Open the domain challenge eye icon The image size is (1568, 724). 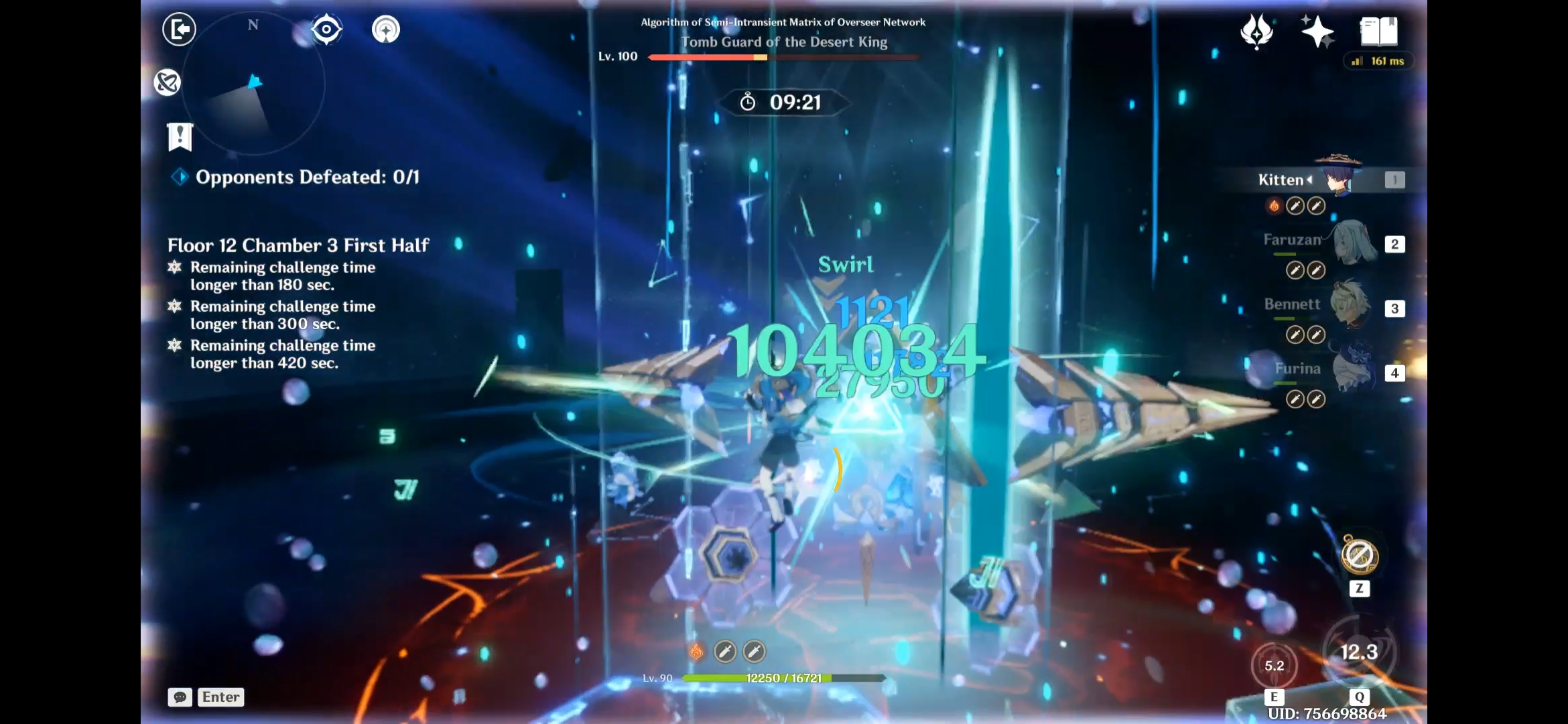click(326, 29)
